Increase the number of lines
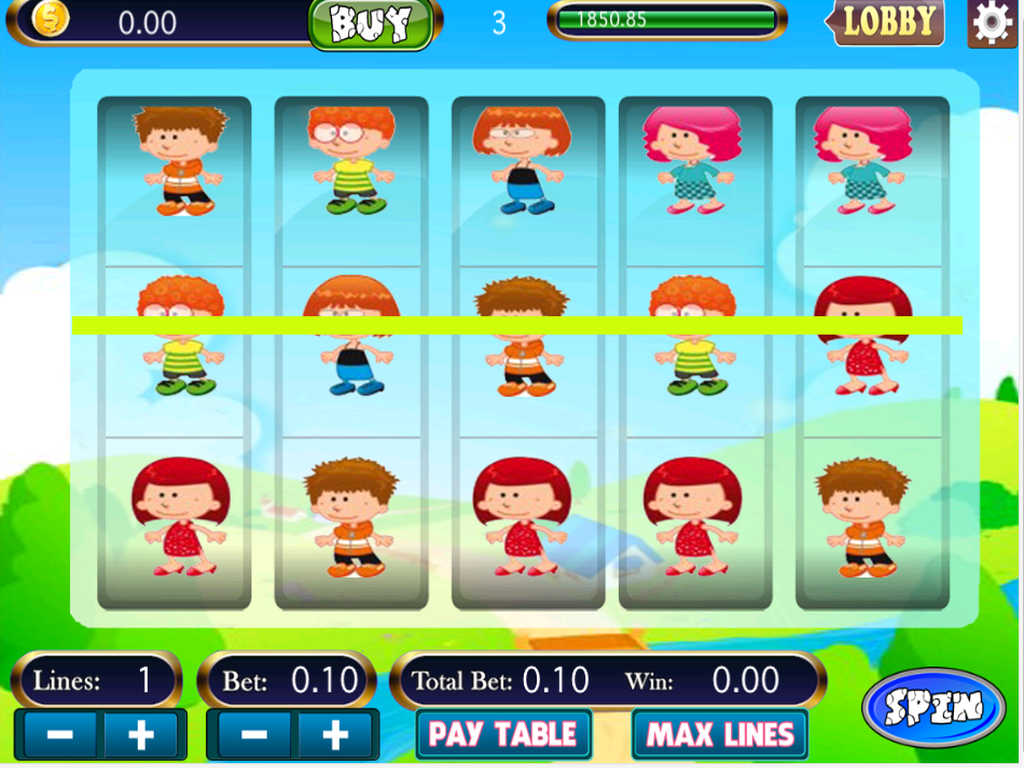Viewport: 1024px width, 768px height. click(x=142, y=735)
